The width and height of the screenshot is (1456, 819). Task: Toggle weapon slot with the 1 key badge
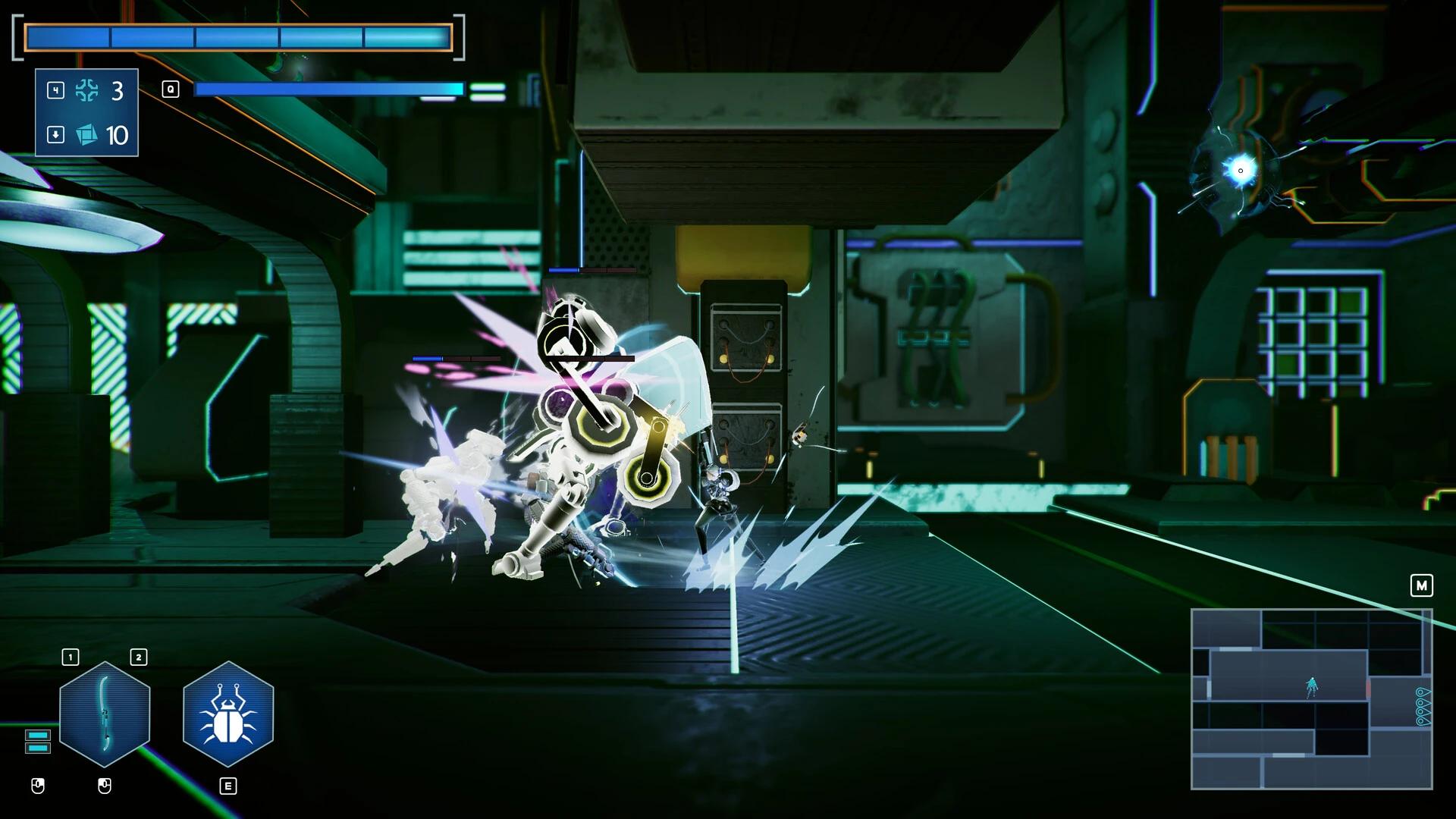(70, 657)
